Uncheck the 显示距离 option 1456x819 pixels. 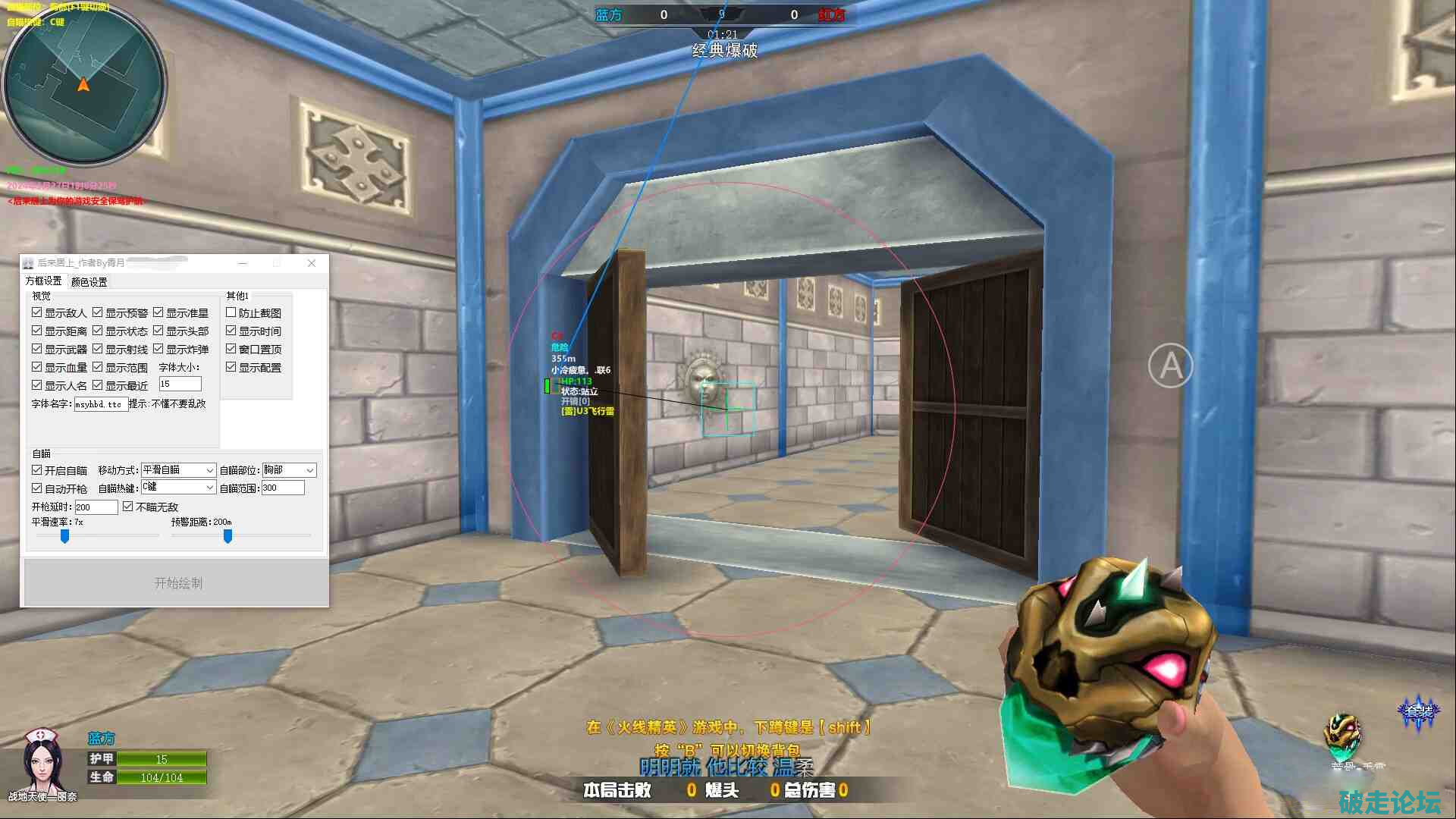[37, 331]
